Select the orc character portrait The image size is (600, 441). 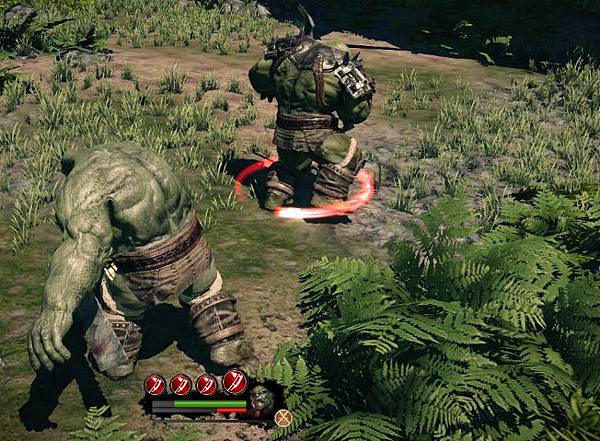pyautogui.click(x=262, y=400)
